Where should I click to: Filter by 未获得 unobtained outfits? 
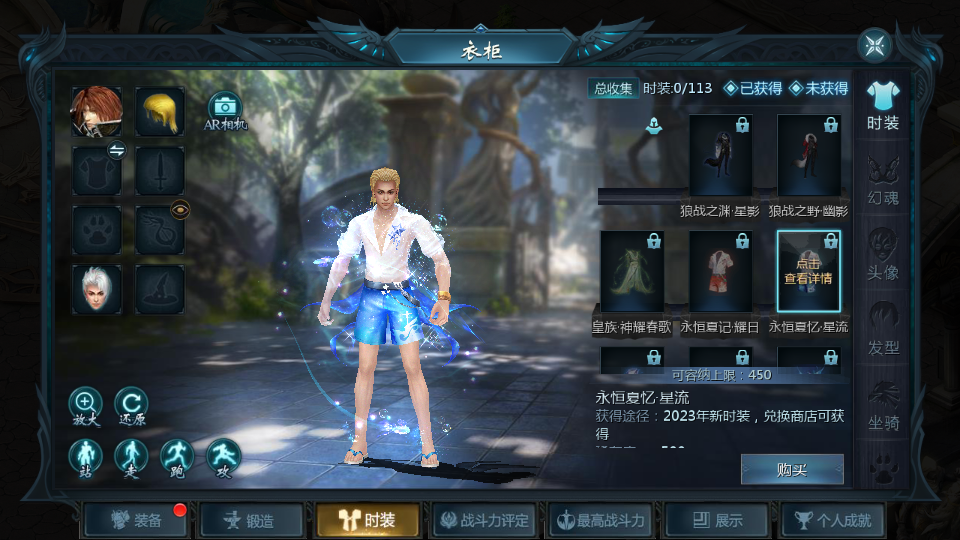(818, 88)
